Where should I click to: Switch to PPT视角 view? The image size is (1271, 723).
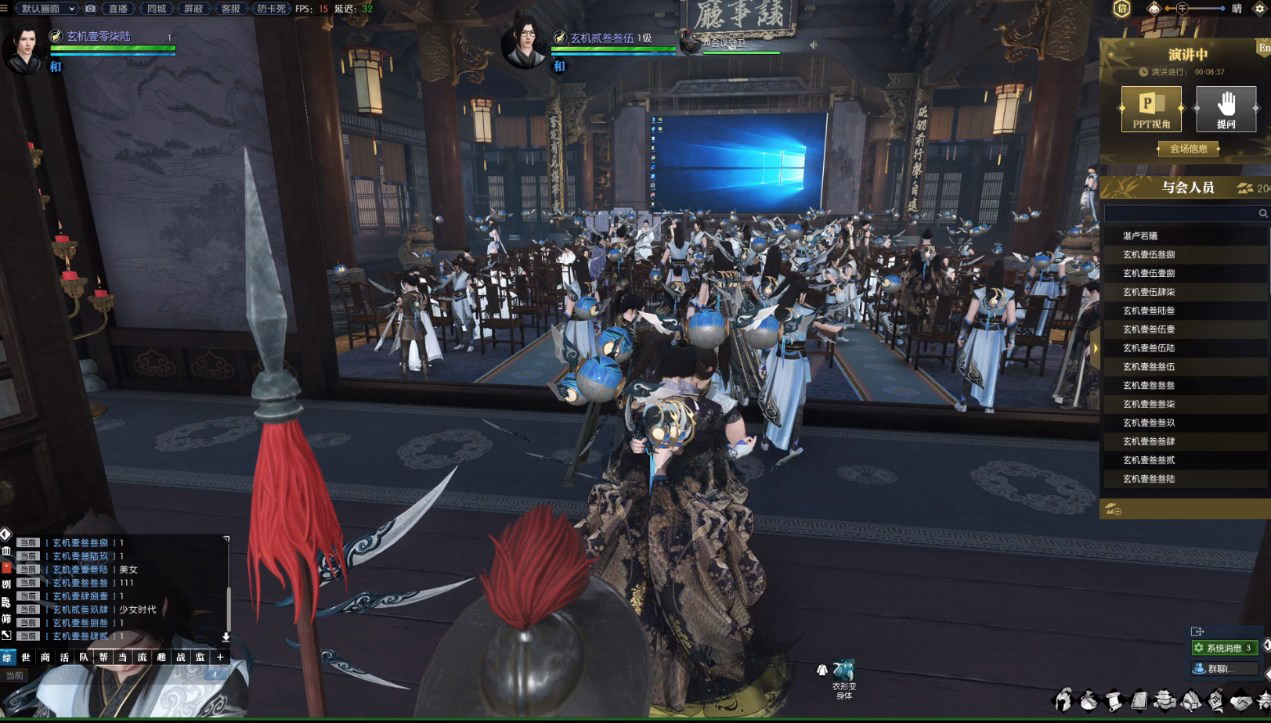[1150, 109]
